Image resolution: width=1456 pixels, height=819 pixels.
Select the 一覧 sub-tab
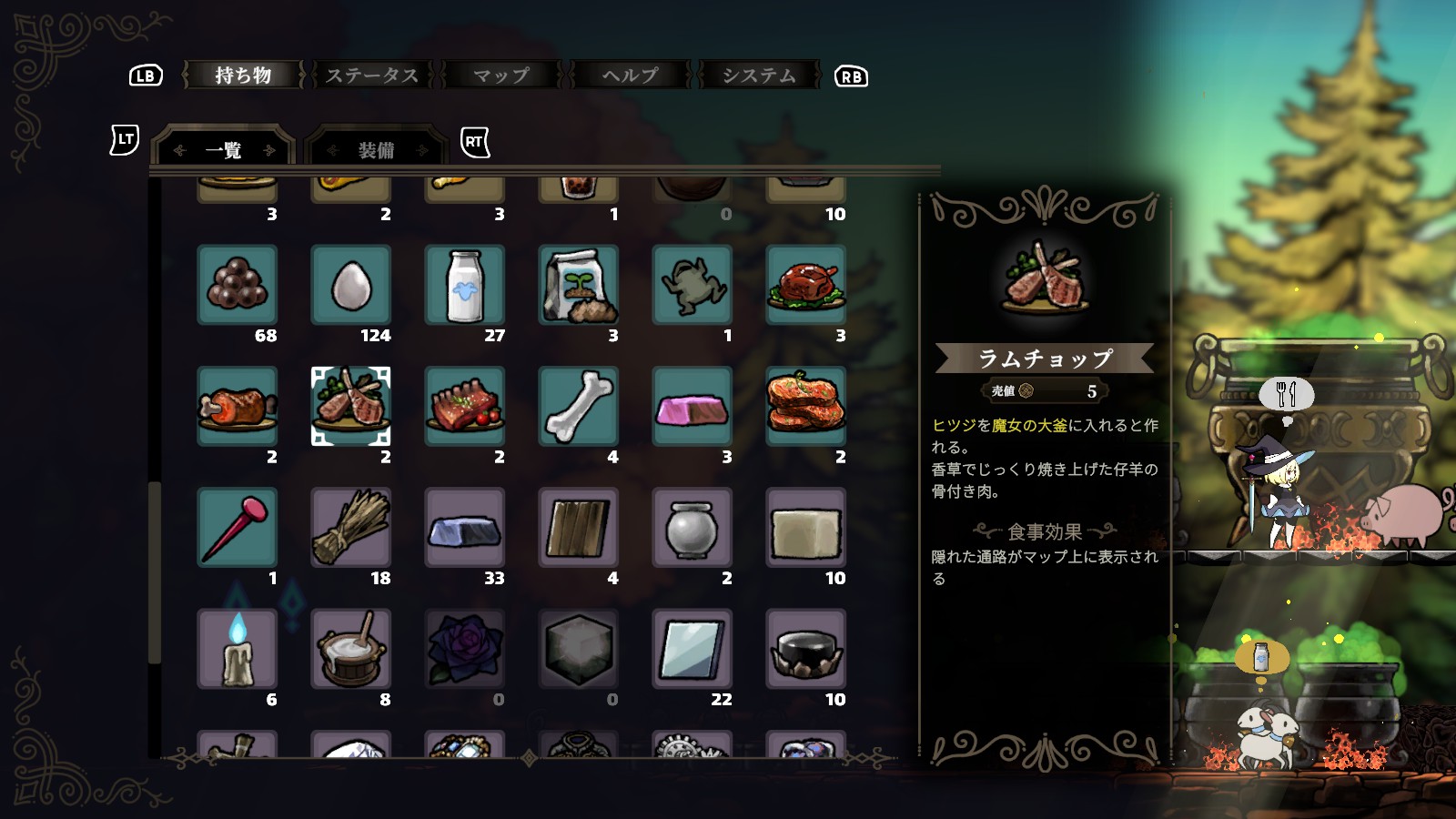tap(224, 150)
